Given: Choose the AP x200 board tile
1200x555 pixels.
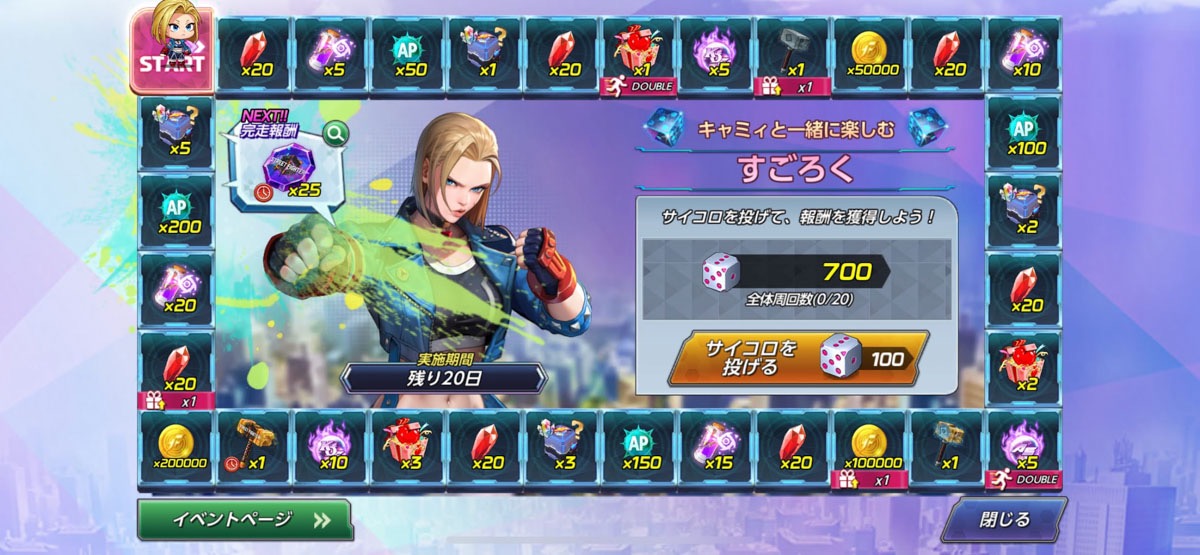Looking at the screenshot, I should tap(177, 212).
